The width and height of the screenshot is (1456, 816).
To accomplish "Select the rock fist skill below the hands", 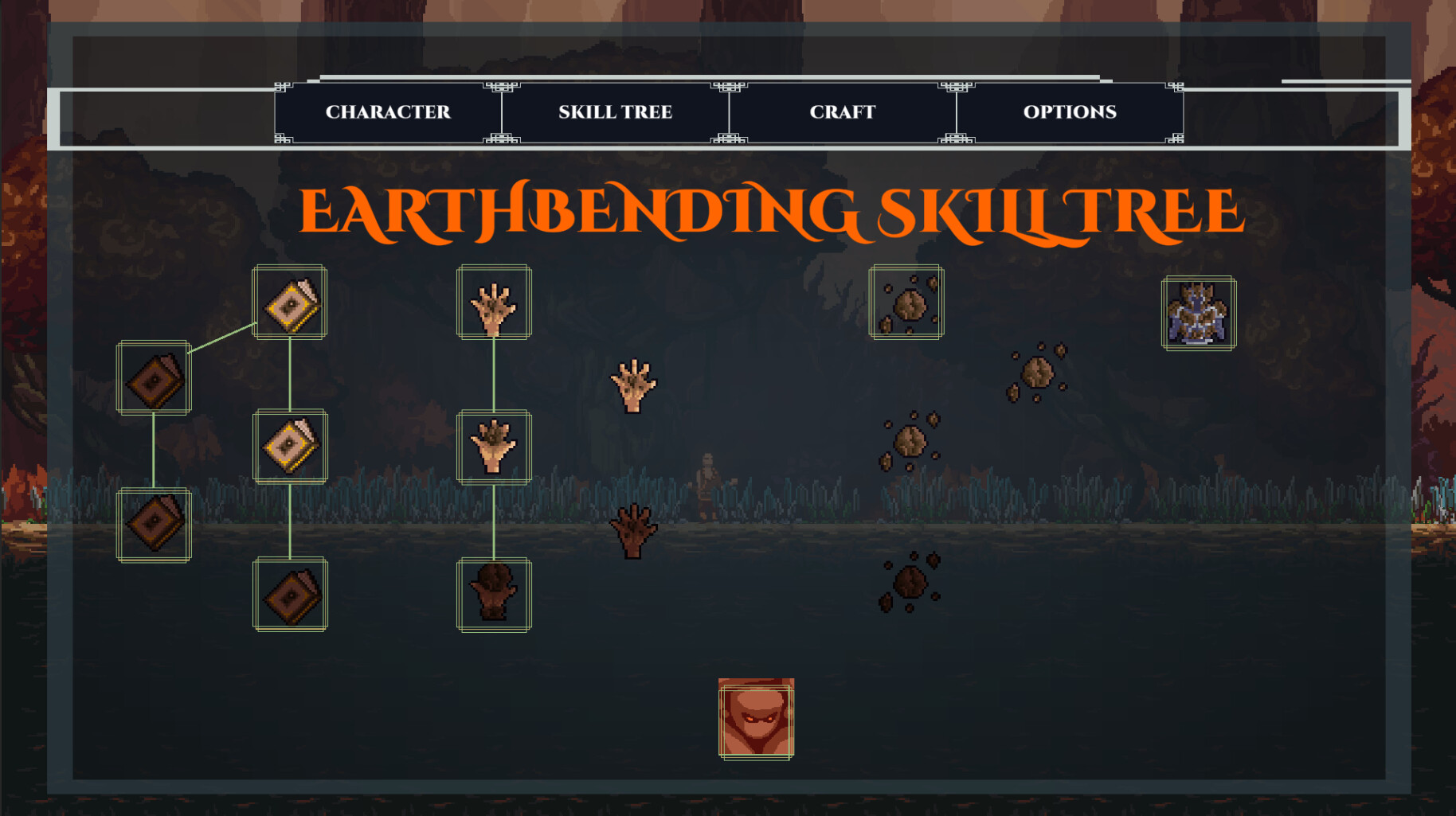I will (x=494, y=593).
